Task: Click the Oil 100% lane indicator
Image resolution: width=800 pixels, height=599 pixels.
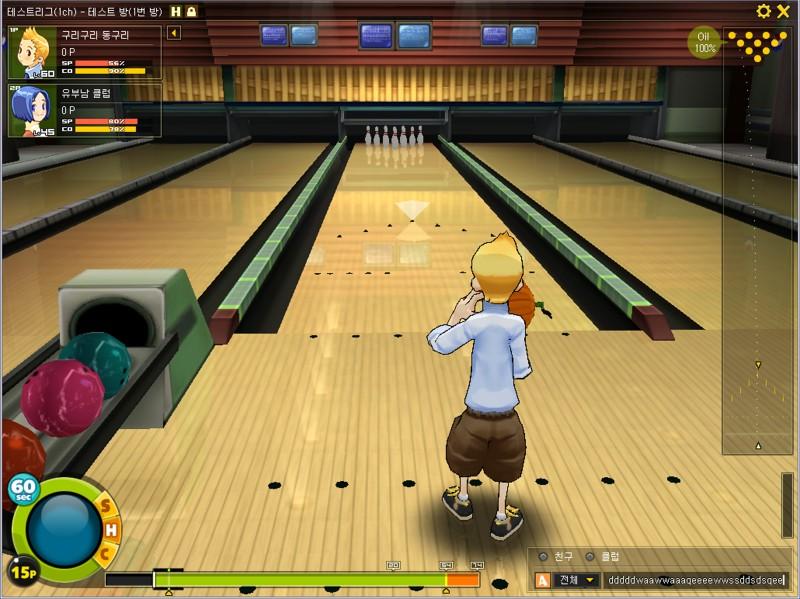Action: pyautogui.click(x=705, y=43)
